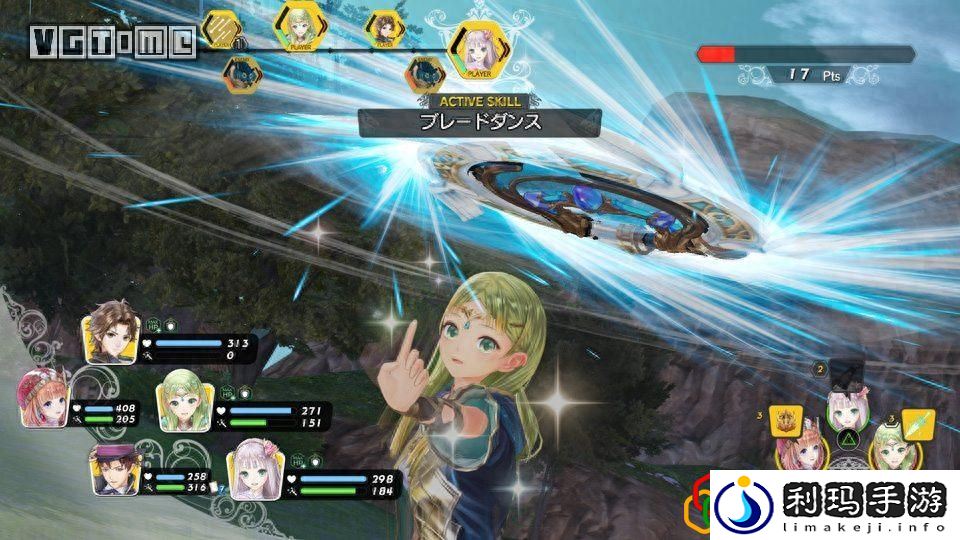The image size is (960, 540).
Task: Use the green crystal blade item icon
Action: click(x=916, y=425)
